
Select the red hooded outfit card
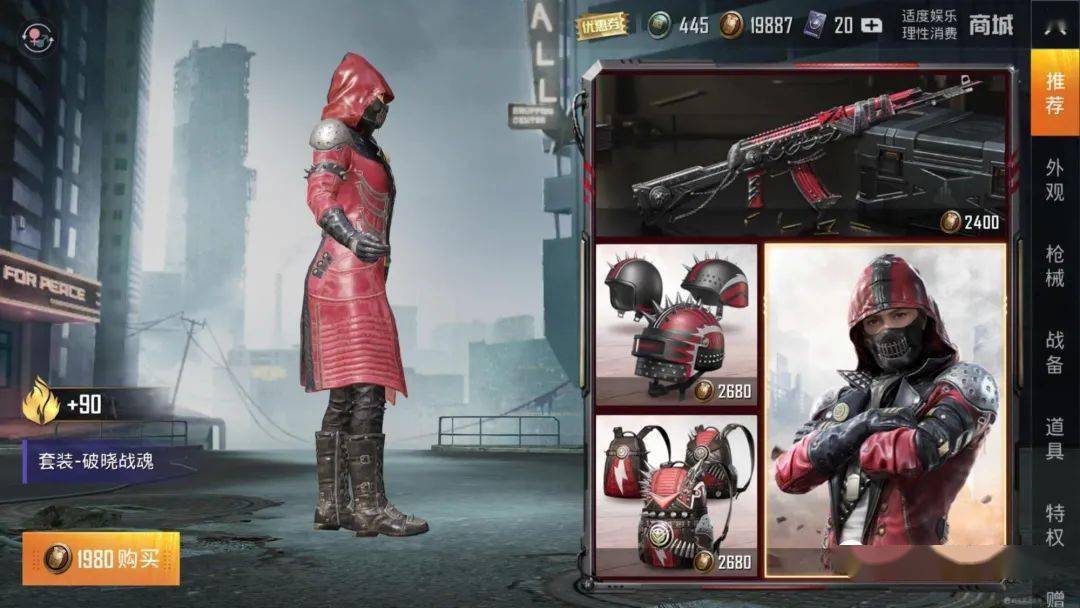(887, 410)
